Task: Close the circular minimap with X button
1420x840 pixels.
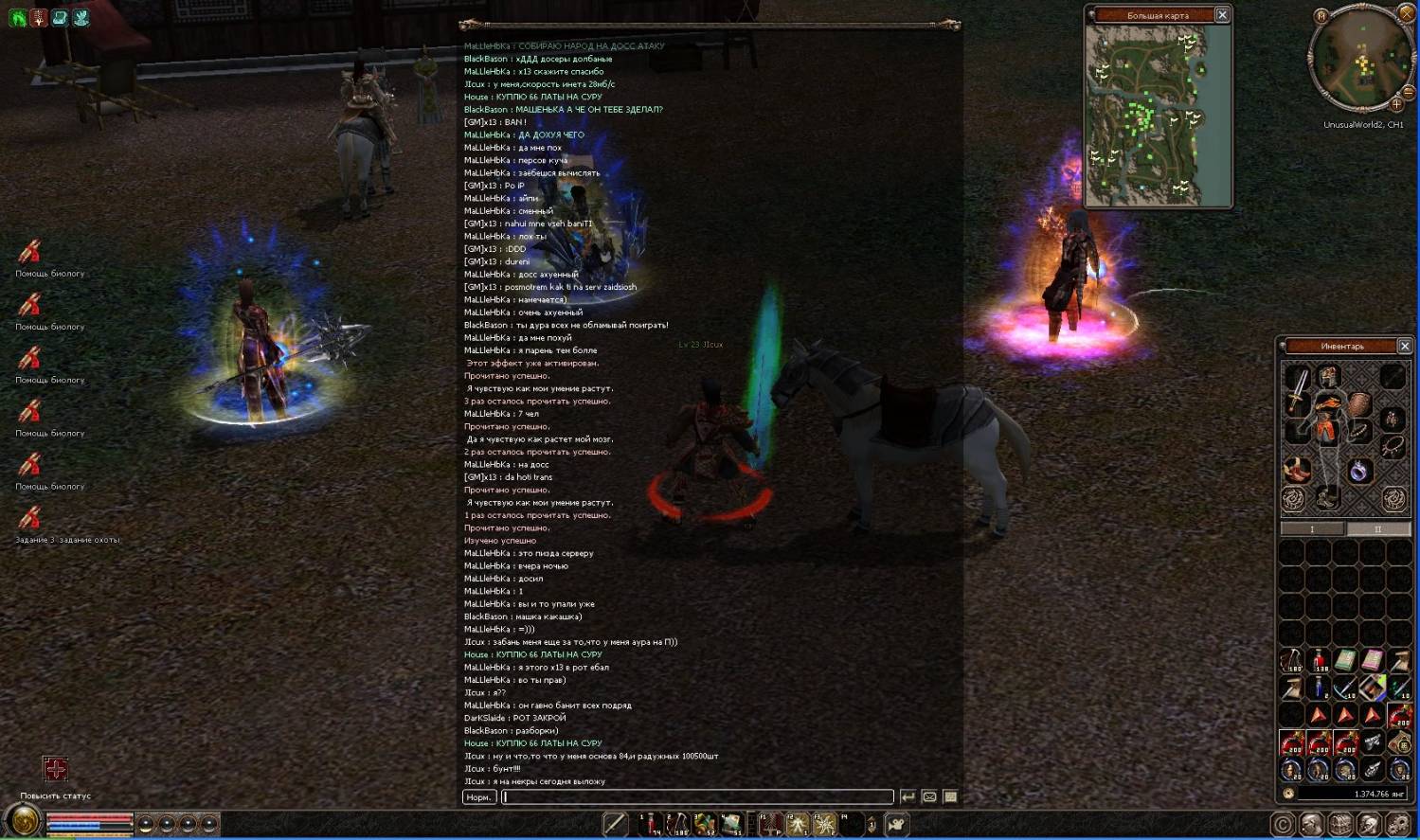Action: [x=1406, y=13]
